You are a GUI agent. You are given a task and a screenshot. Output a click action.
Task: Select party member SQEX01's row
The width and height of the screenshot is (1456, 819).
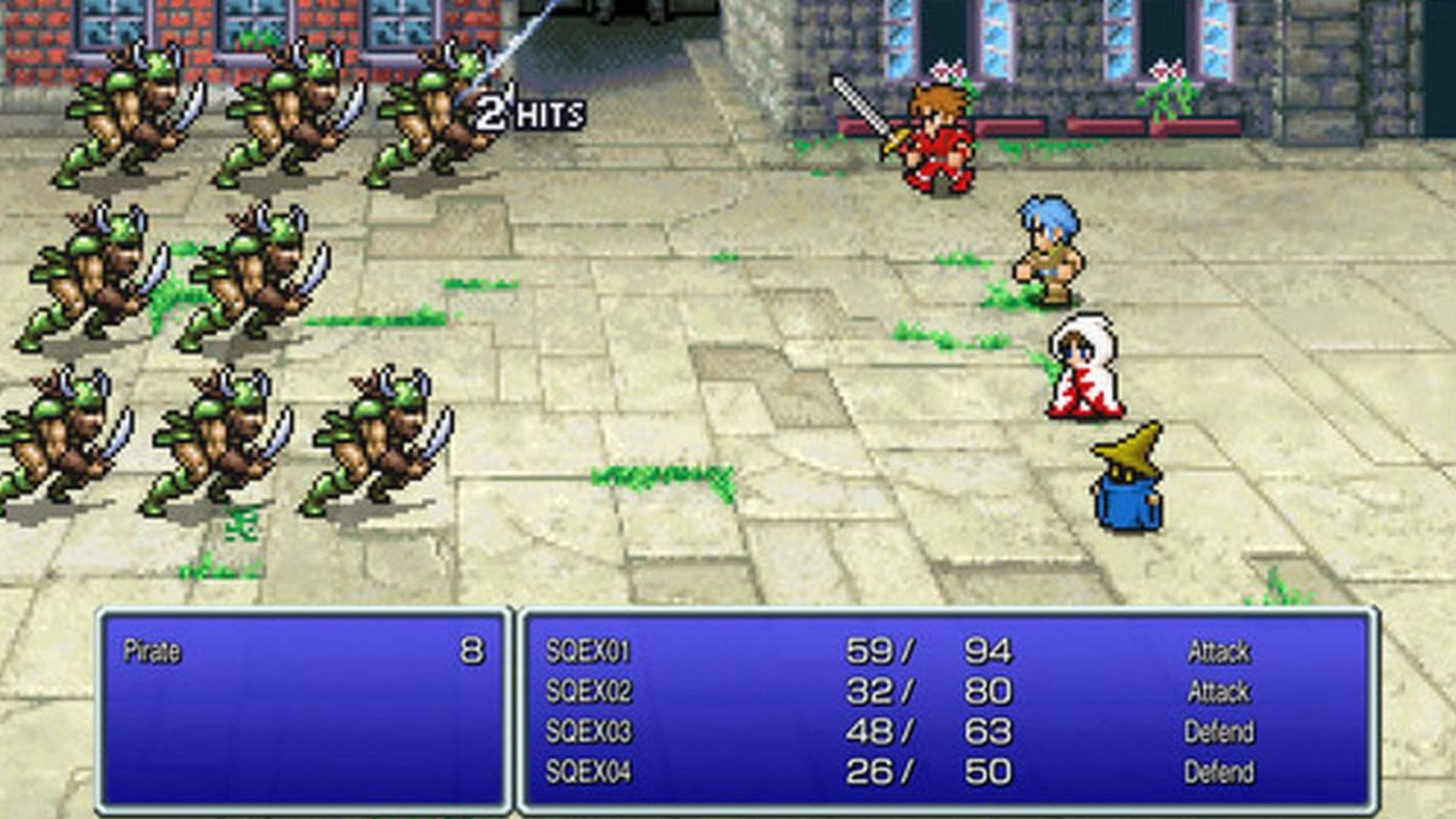click(x=588, y=651)
